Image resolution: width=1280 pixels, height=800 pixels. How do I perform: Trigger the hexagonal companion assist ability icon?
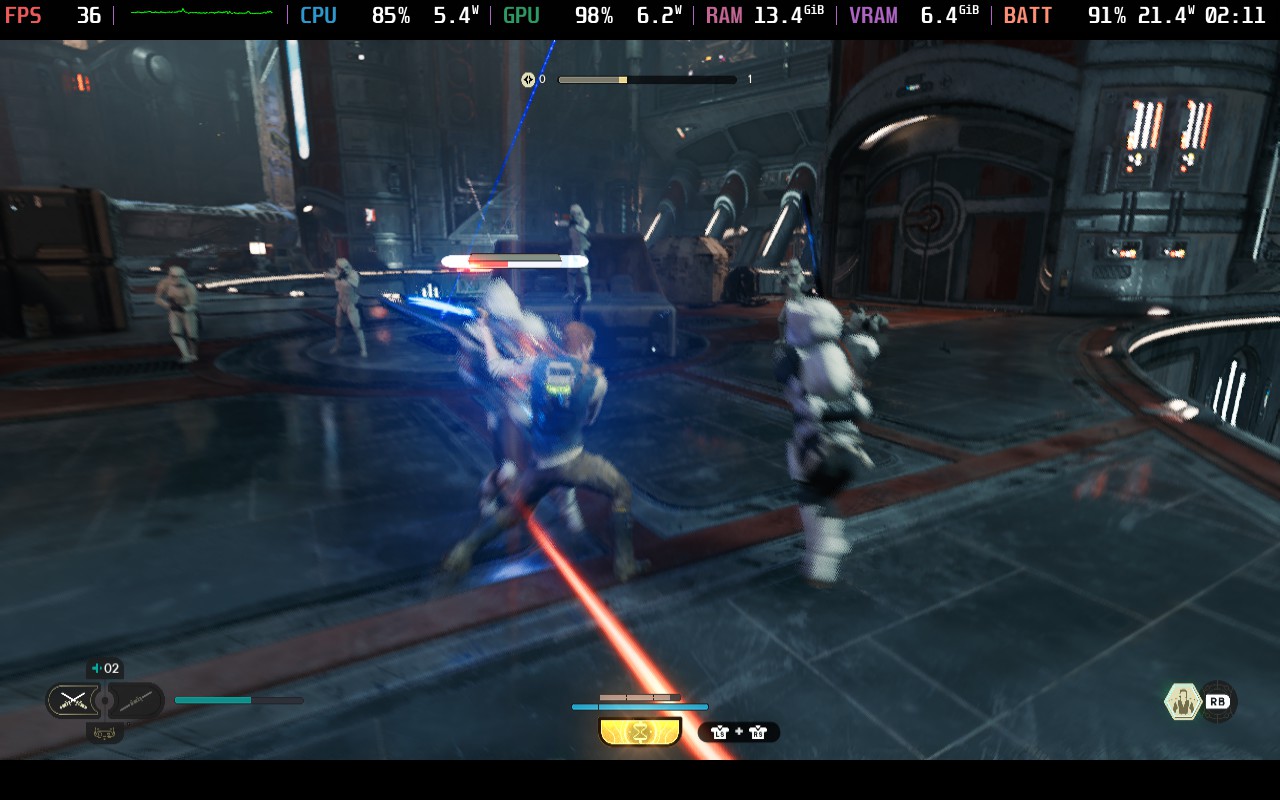[x=1183, y=701]
